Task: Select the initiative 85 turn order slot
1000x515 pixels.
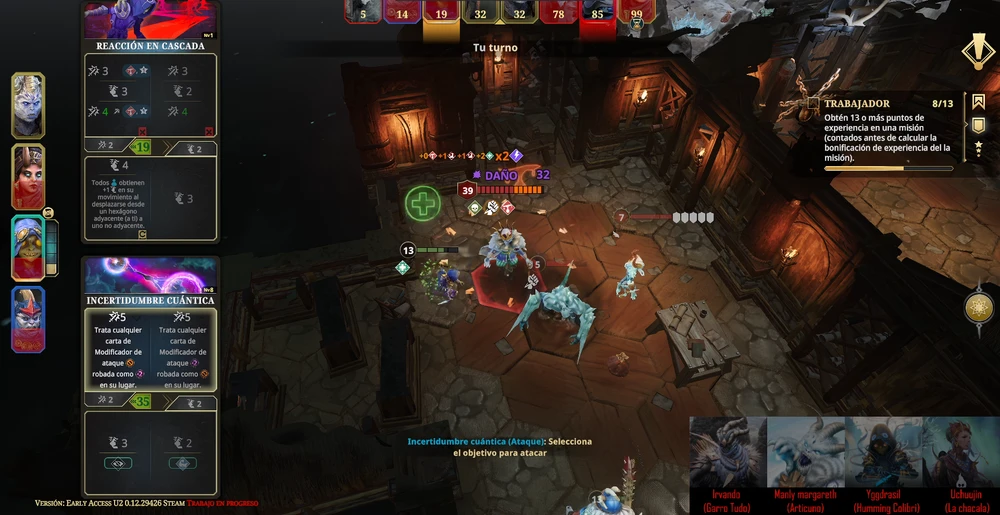Action: point(598,12)
